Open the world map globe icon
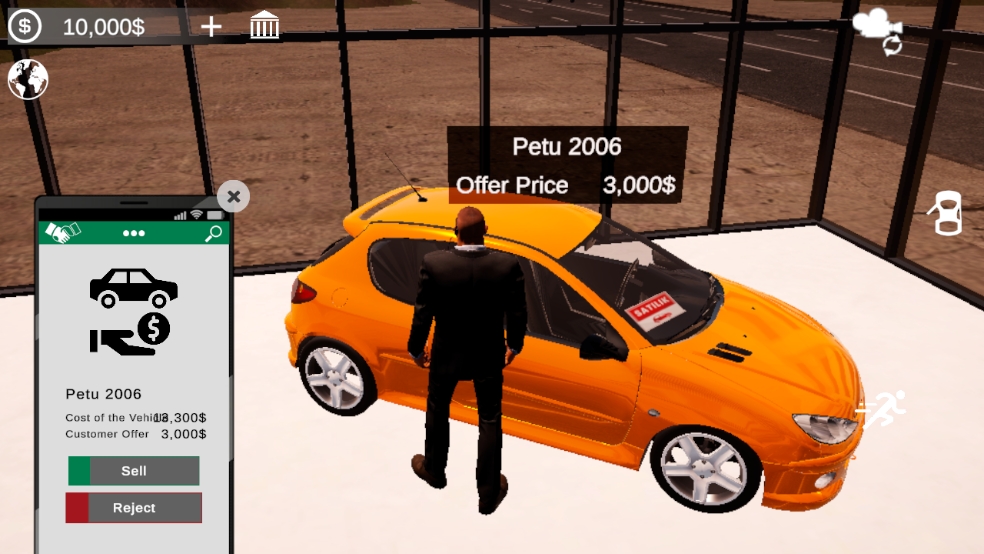This screenshot has width=984, height=554. point(28,79)
